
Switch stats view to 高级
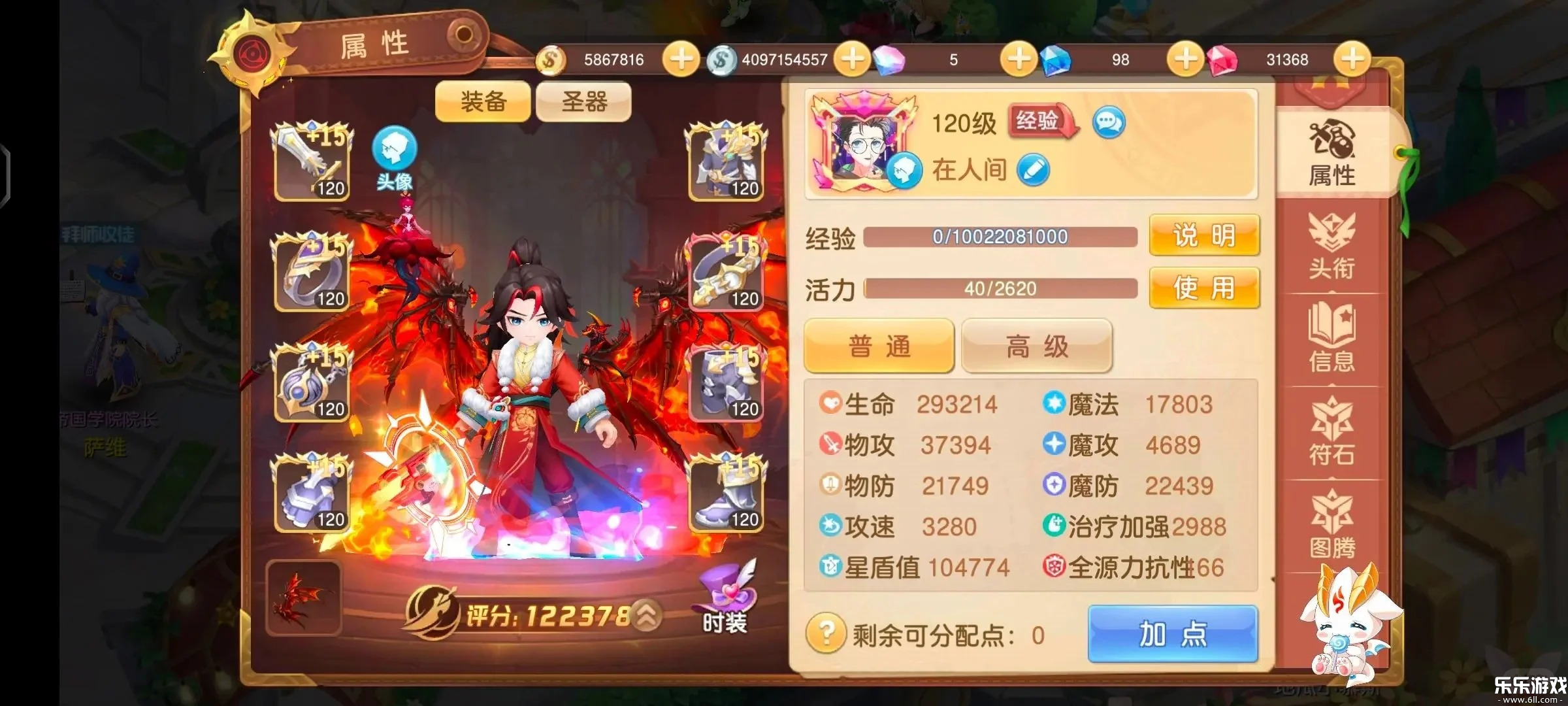1036,346
